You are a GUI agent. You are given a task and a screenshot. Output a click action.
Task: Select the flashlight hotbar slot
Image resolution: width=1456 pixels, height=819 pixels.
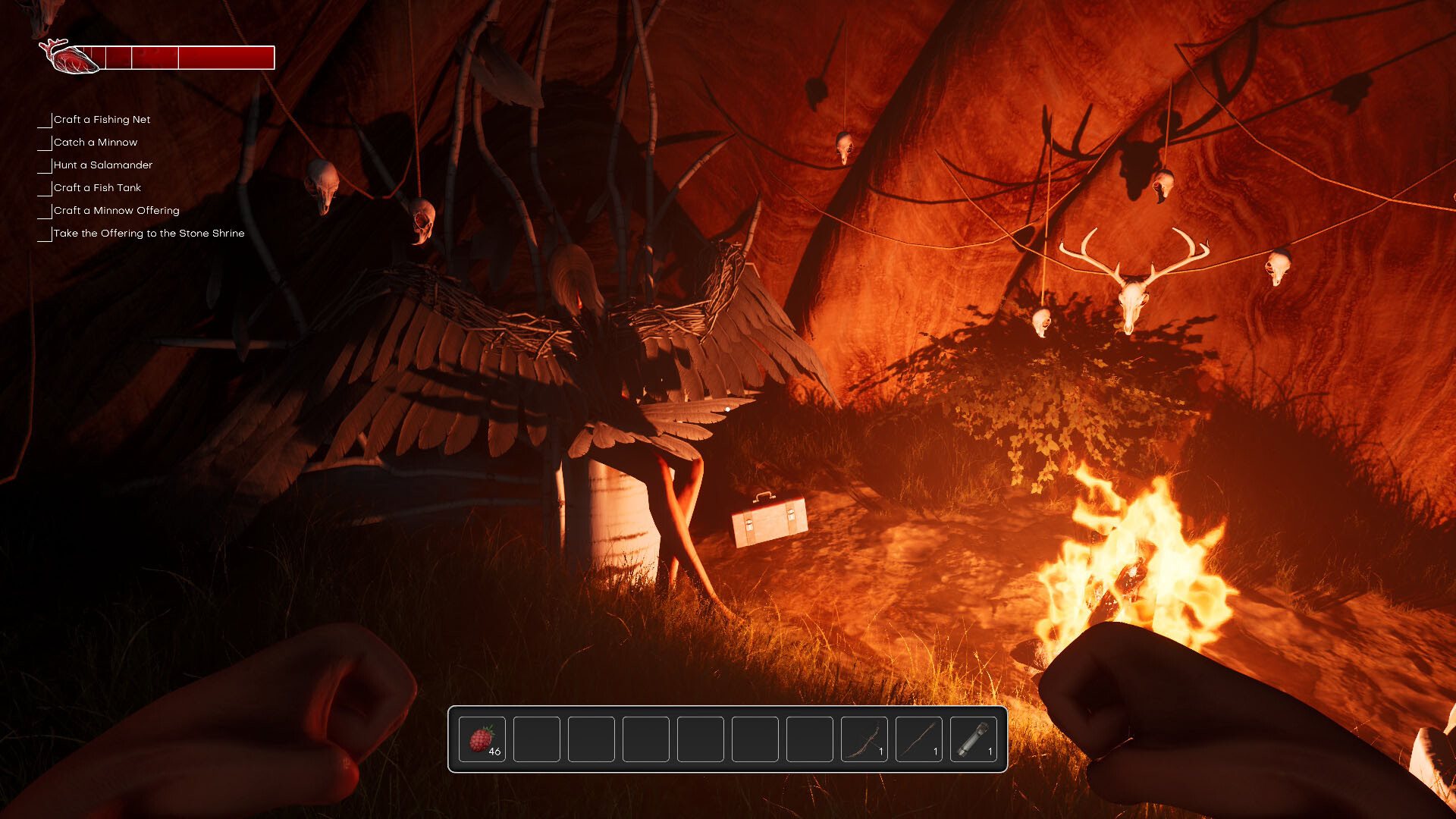click(974, 739)
